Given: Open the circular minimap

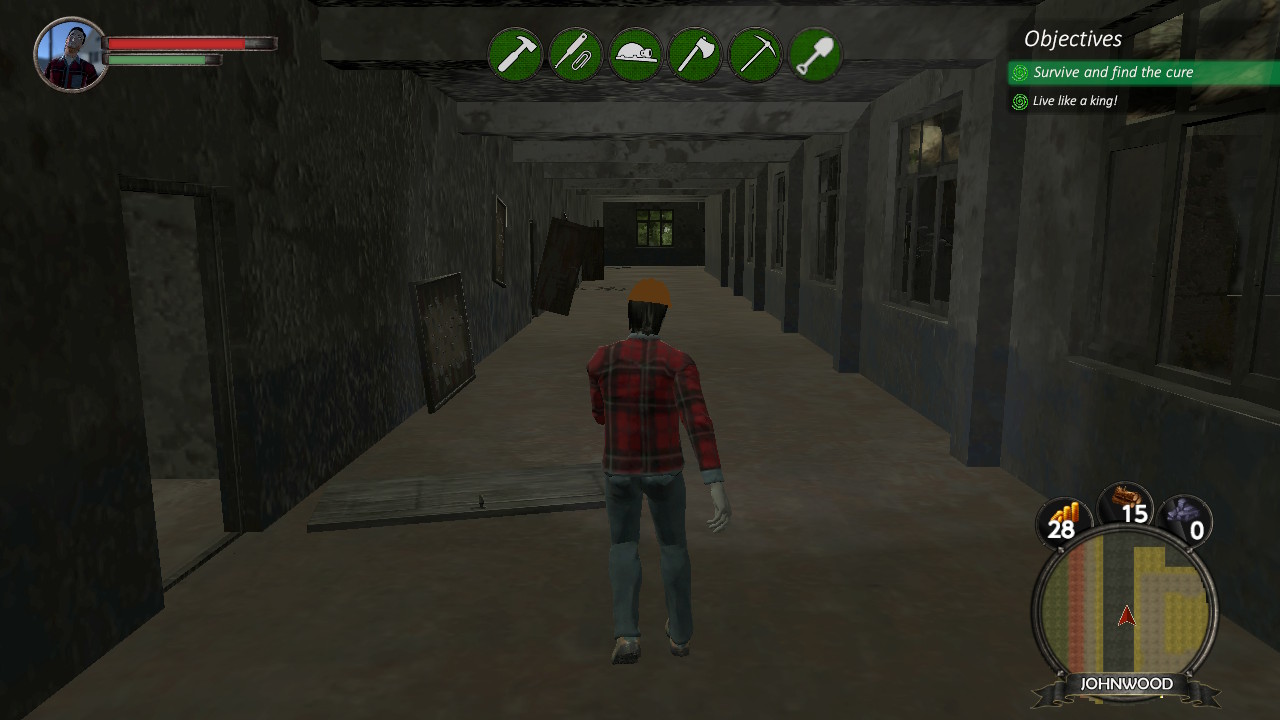Looking at the screenshot, I should [1126, 605].
